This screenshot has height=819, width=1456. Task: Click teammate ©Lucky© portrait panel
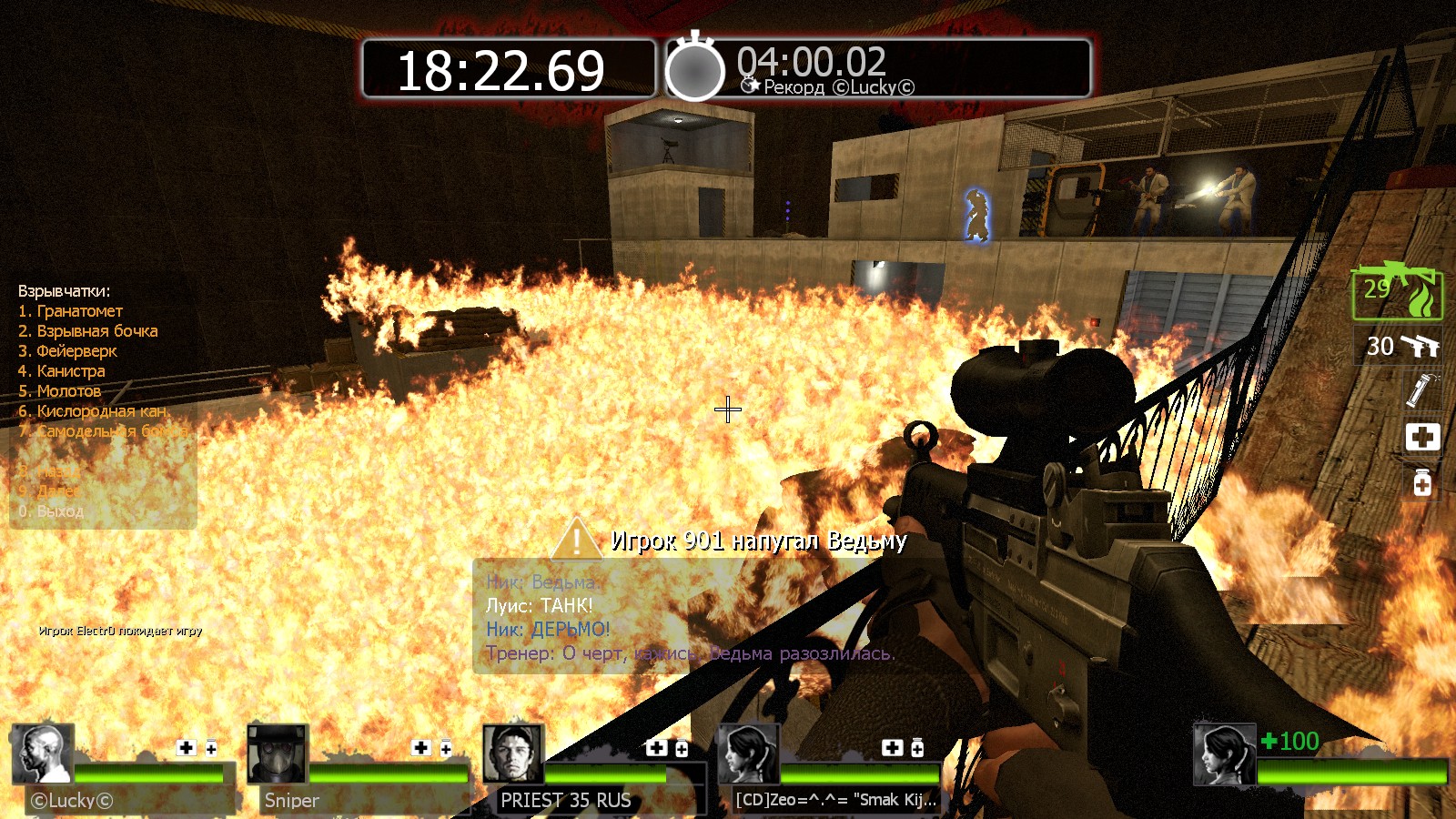[x=43, y=754]
